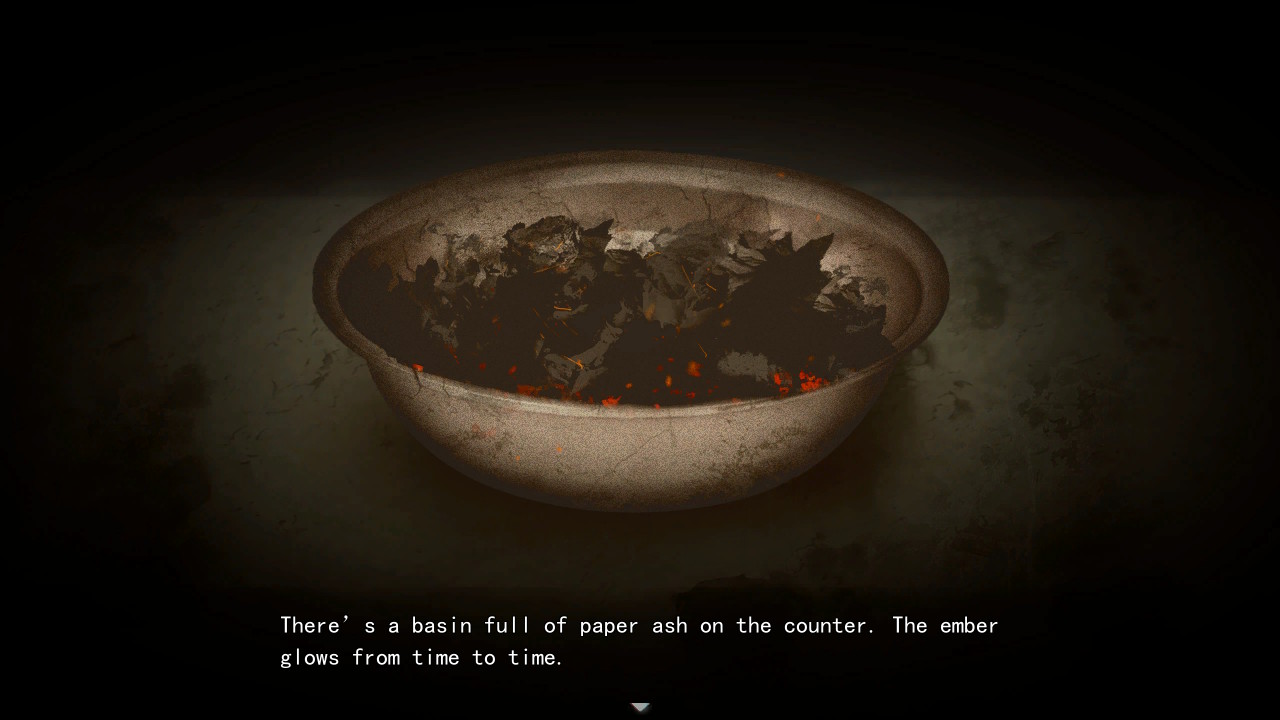Click the narration line about glowing embers
Screen dimensions: 1280x720
420,657
